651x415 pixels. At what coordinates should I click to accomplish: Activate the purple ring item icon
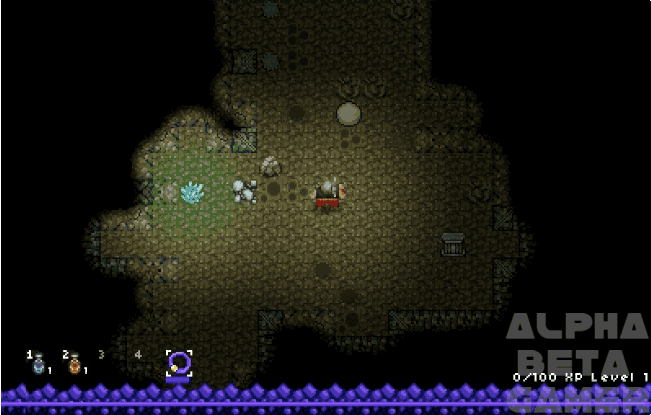[178, 364]
